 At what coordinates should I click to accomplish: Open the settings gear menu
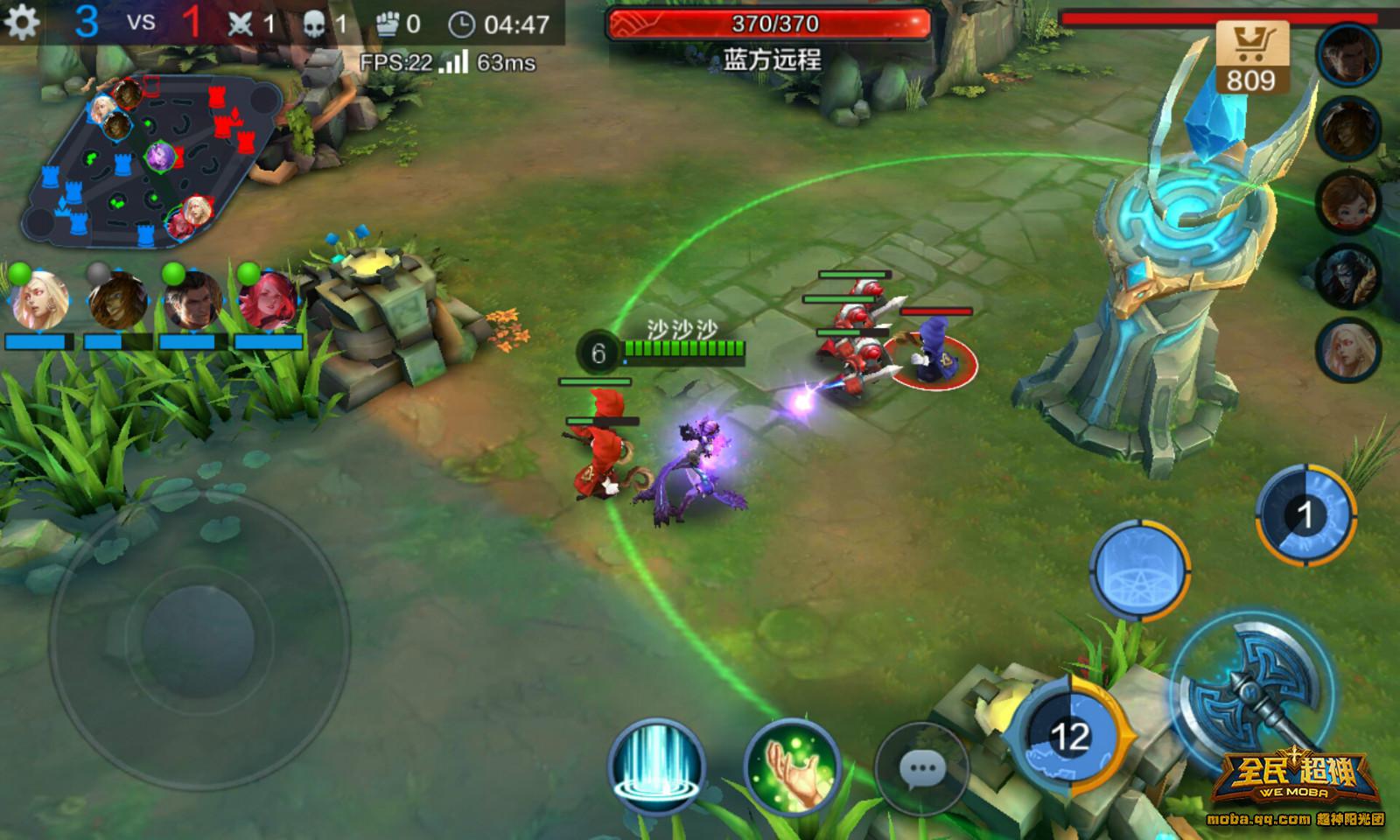22,23
